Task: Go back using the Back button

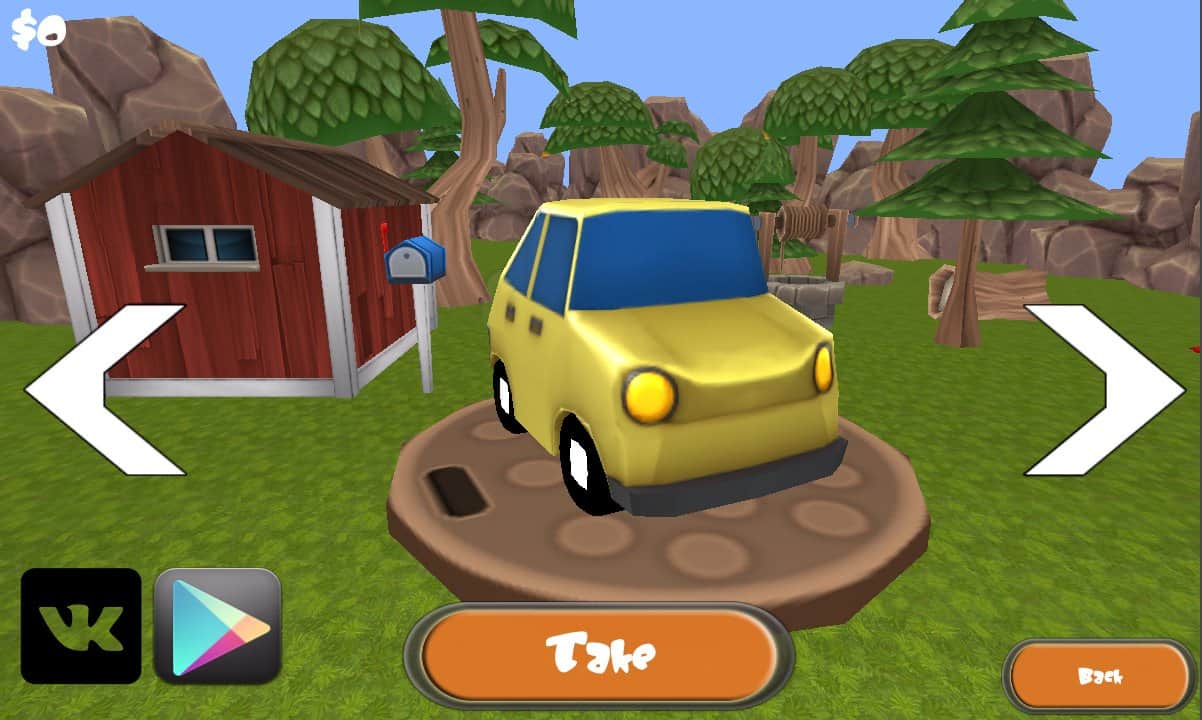Action: 1098,676
